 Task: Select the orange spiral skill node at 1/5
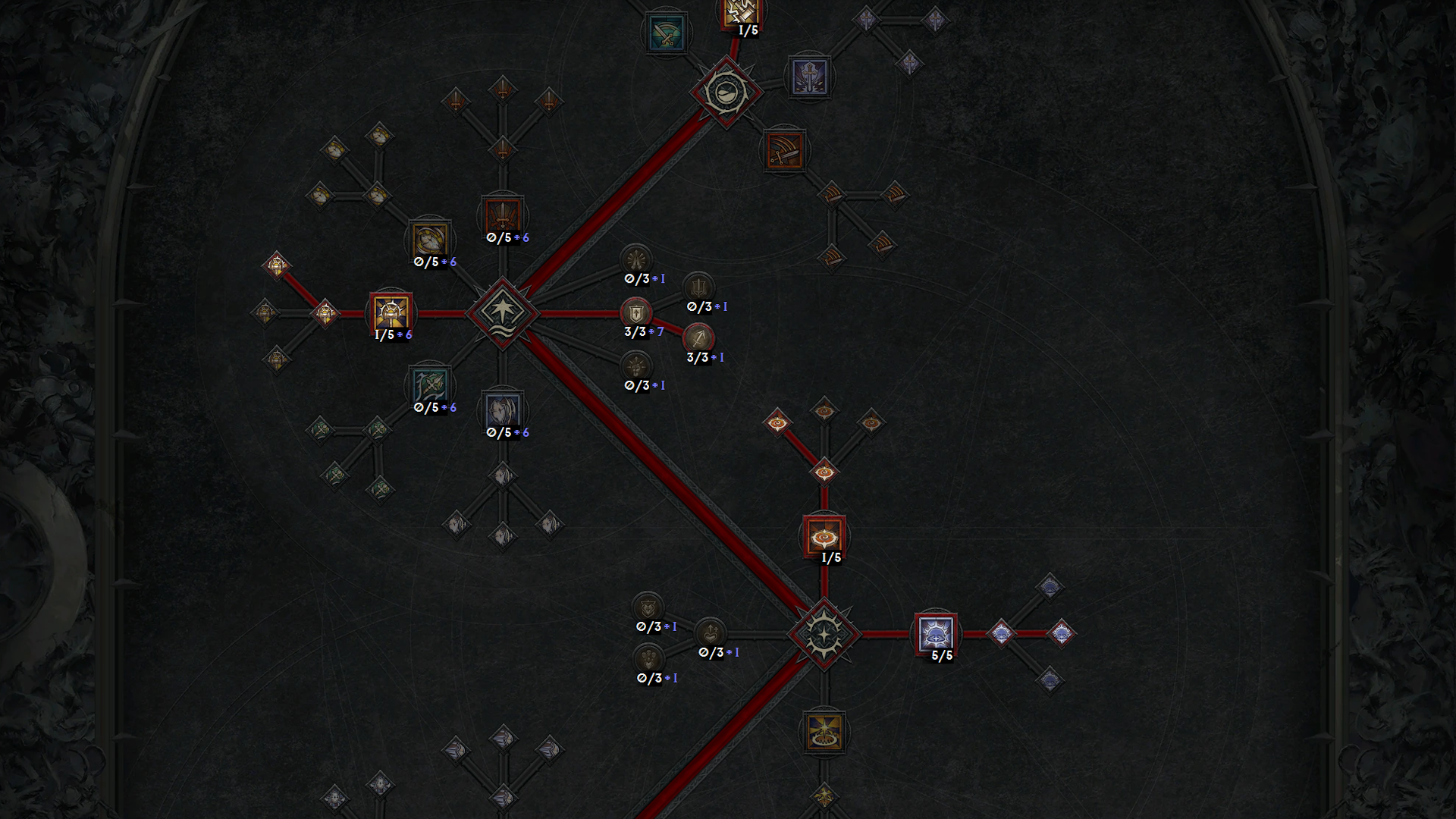tap(824, 536)
